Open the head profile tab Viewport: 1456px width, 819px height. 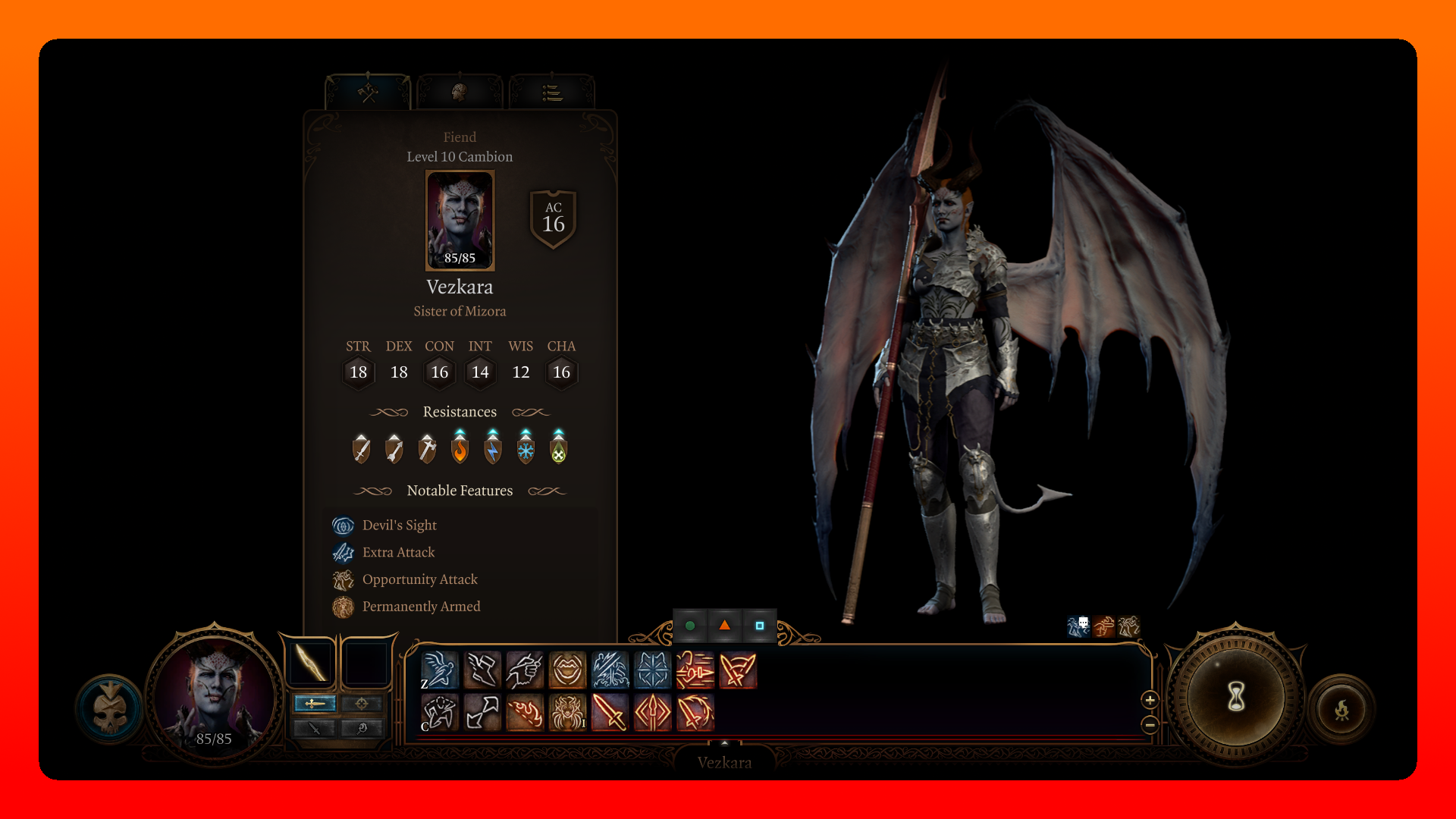coord(460,93)
